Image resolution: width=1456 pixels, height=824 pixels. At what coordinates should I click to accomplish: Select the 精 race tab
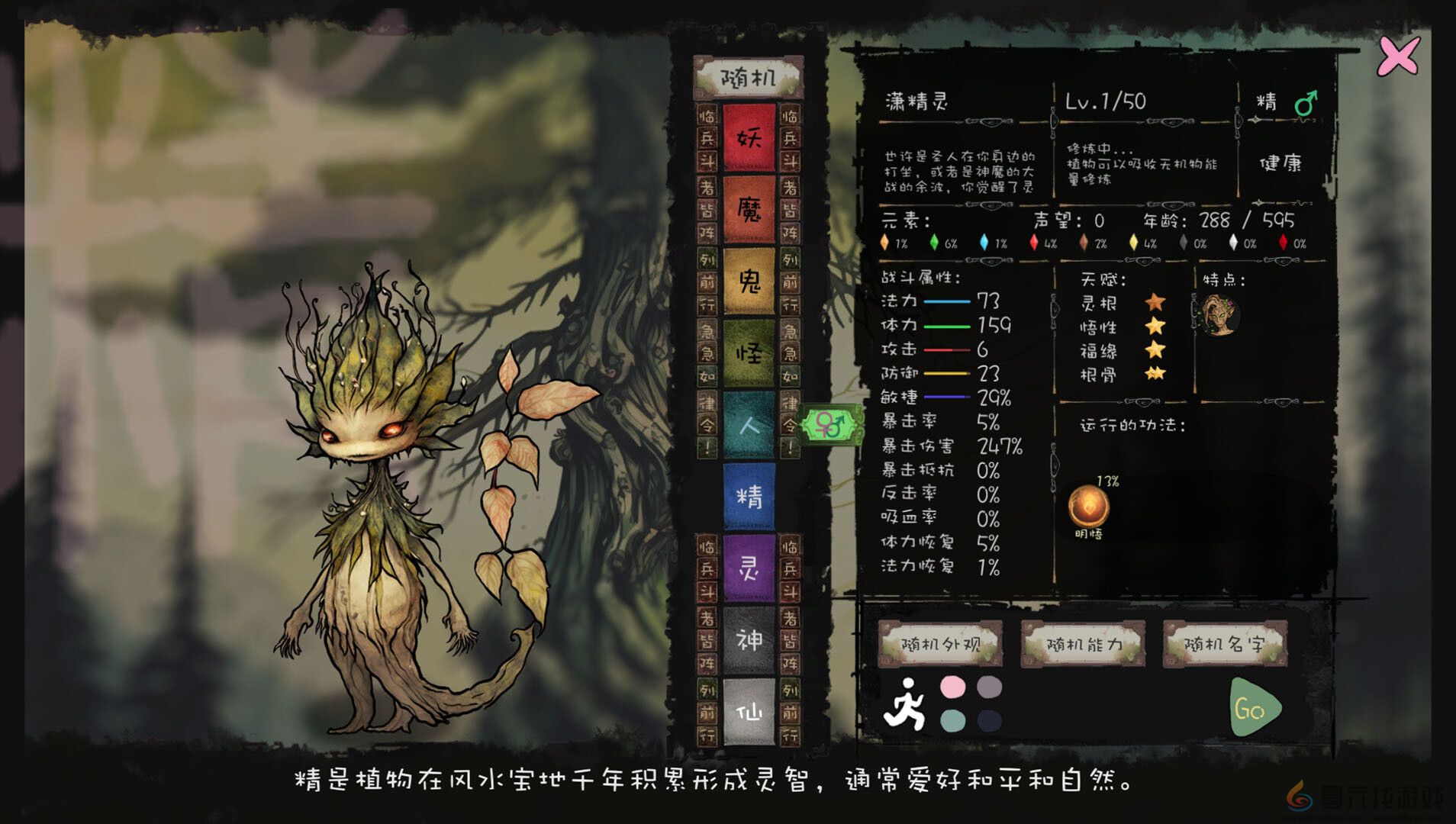pyautogui.click(x=751, y=496)
